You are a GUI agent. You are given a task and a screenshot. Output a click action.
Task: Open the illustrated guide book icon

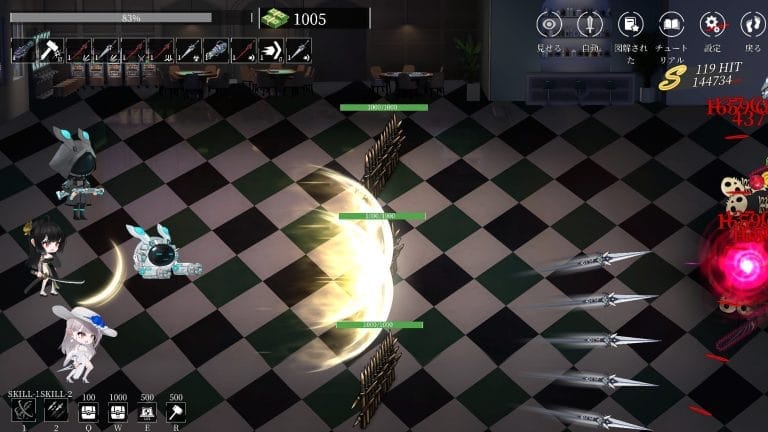pyautogui.click(x=630, y=24)
